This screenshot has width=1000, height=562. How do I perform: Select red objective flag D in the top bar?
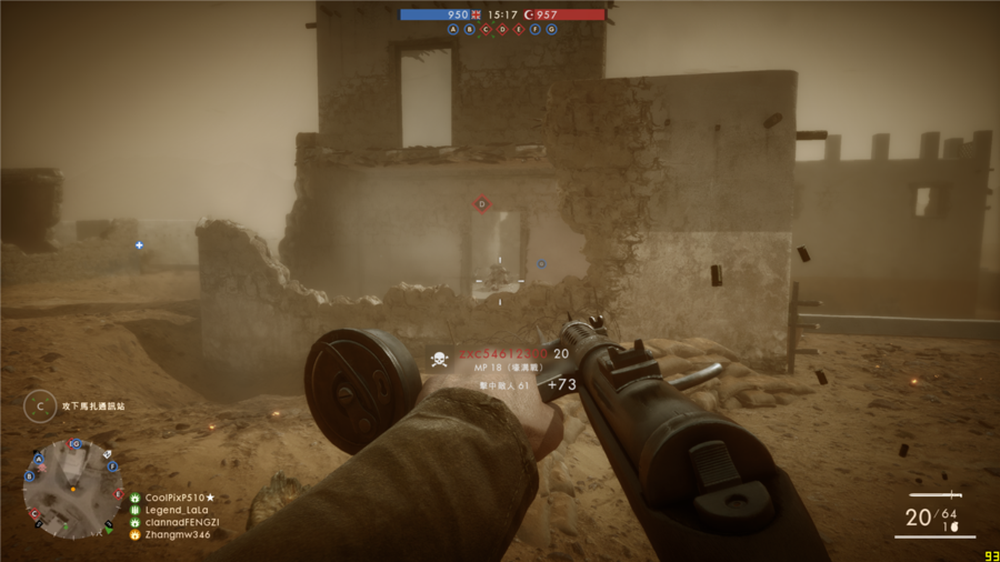502,30
